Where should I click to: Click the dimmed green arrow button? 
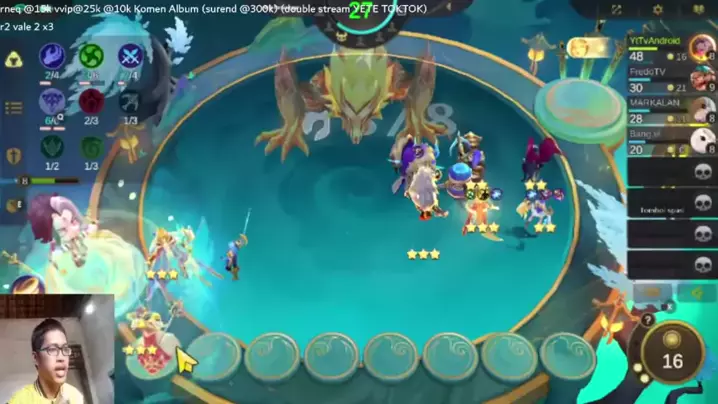coord(696,293)
